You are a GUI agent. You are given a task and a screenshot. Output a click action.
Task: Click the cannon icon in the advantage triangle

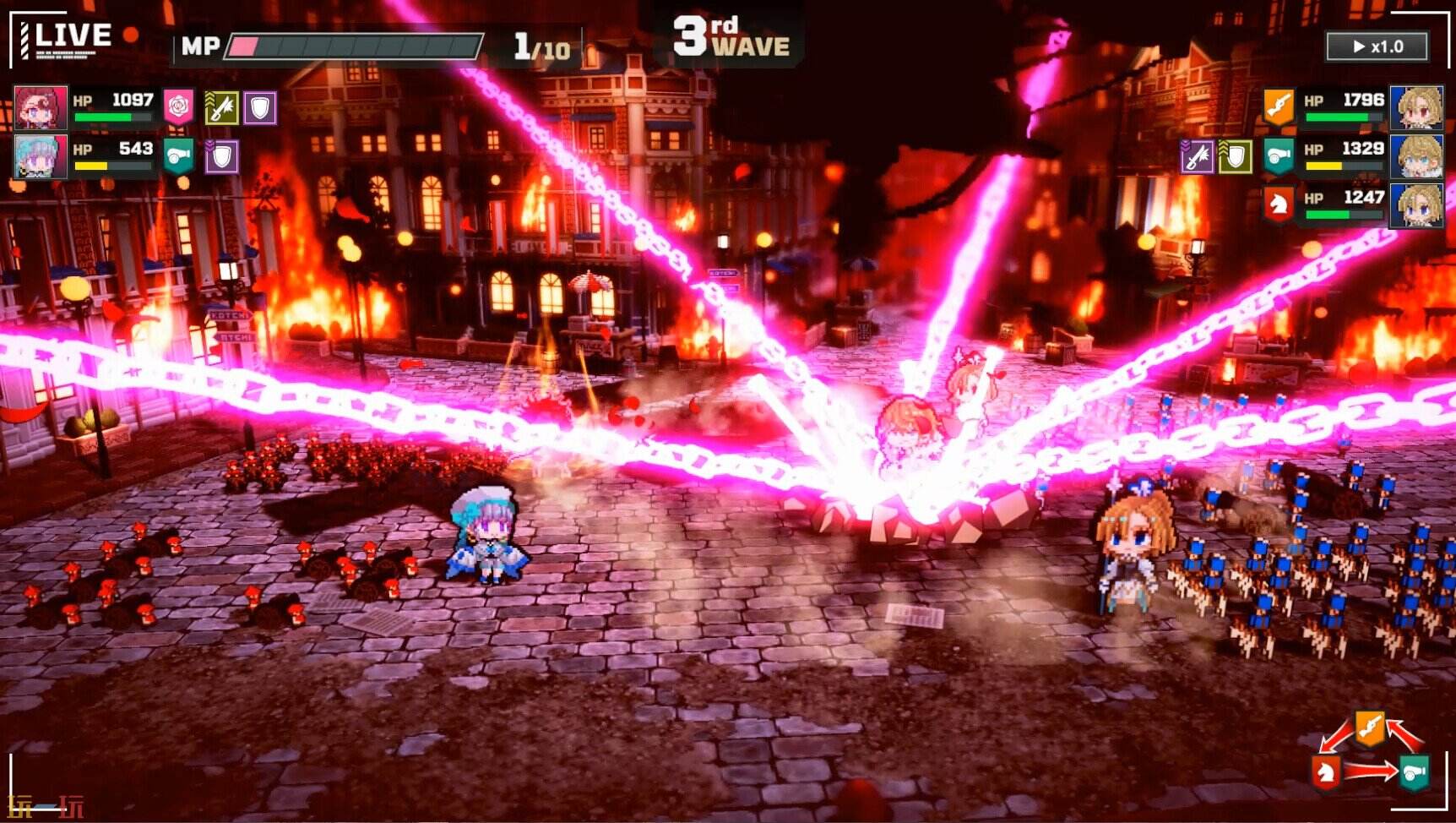click(1414, 771)
